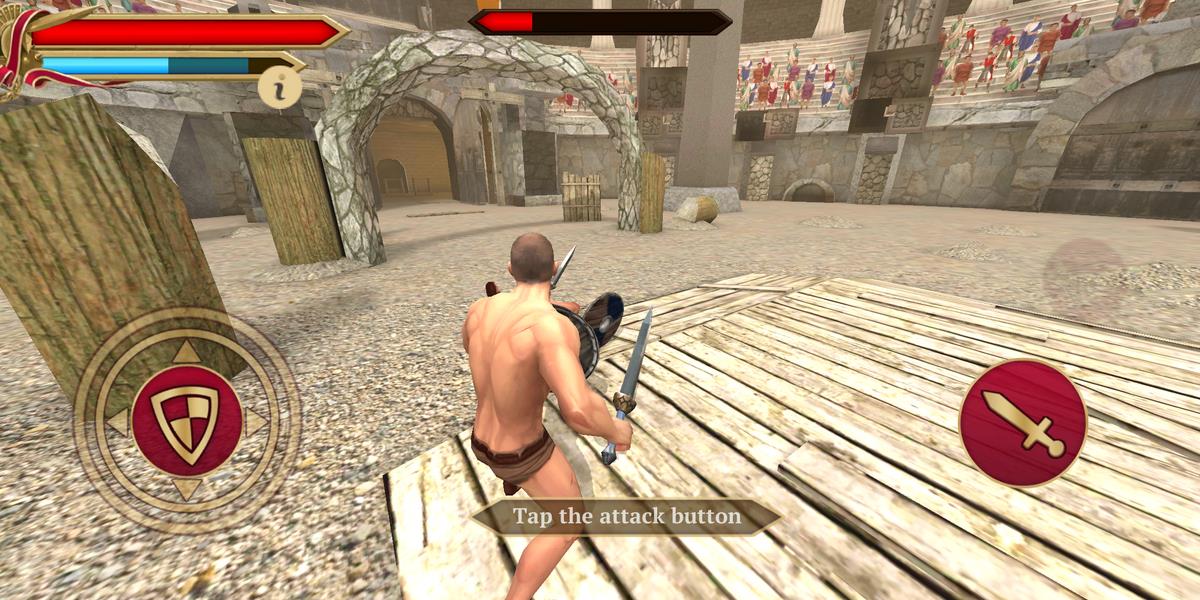
Task: Open the round info icon
Action: pos(280,89)
